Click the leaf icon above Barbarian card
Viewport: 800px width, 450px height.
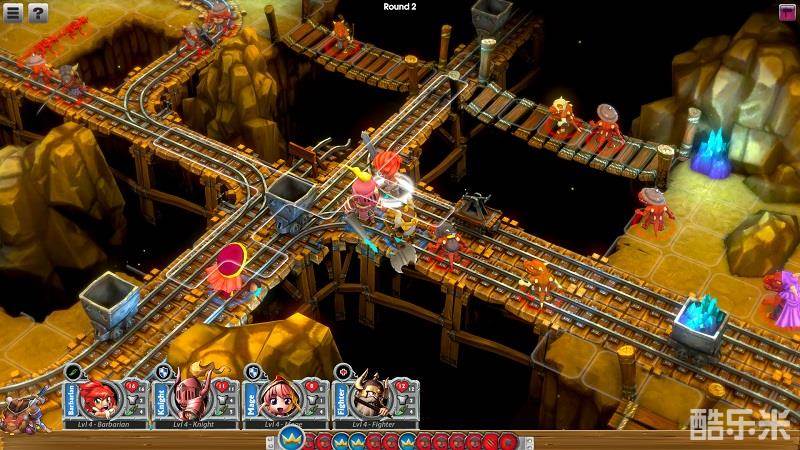click(74, 371)
